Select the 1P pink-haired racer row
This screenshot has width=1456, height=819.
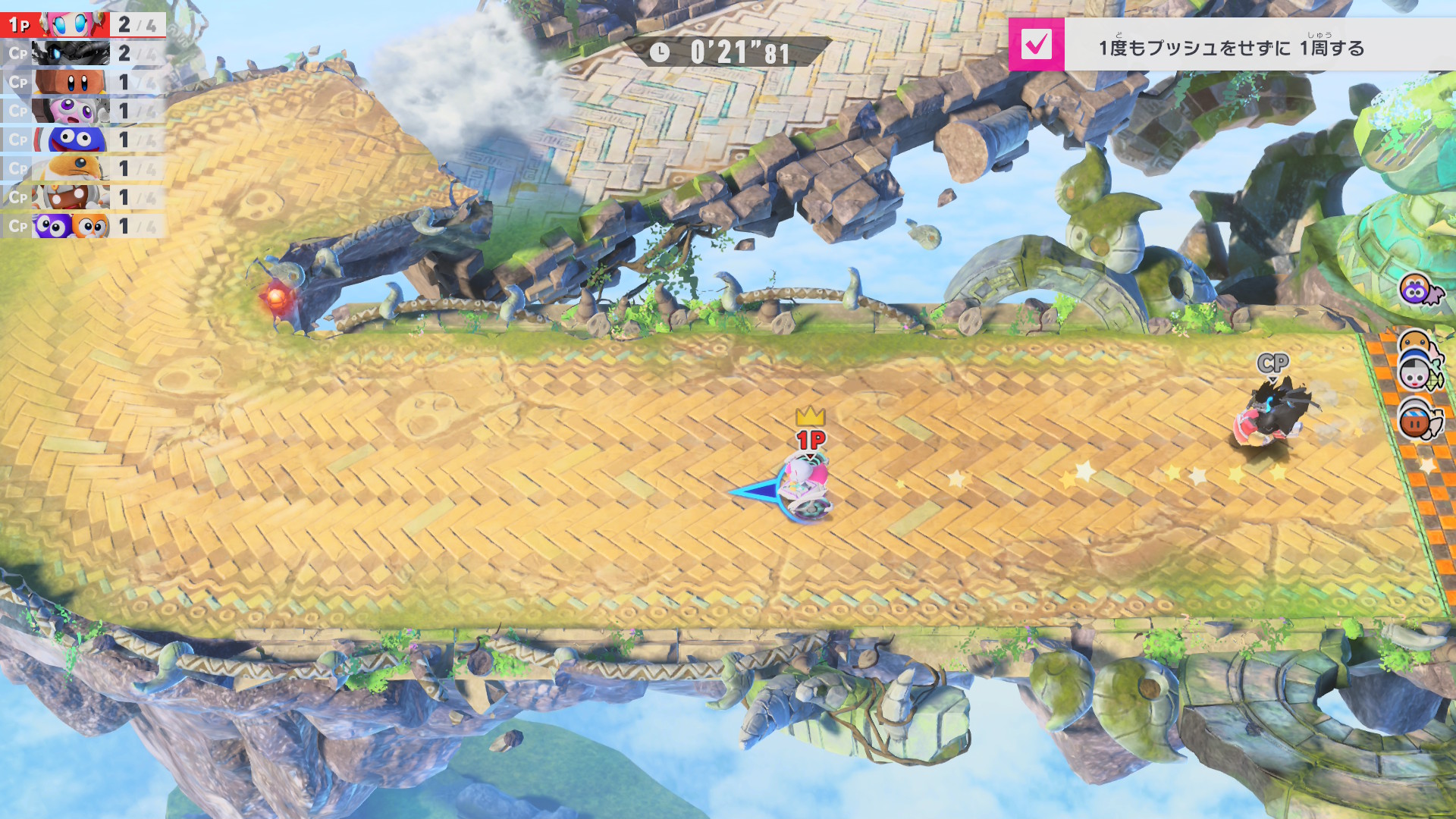(82, 24)
